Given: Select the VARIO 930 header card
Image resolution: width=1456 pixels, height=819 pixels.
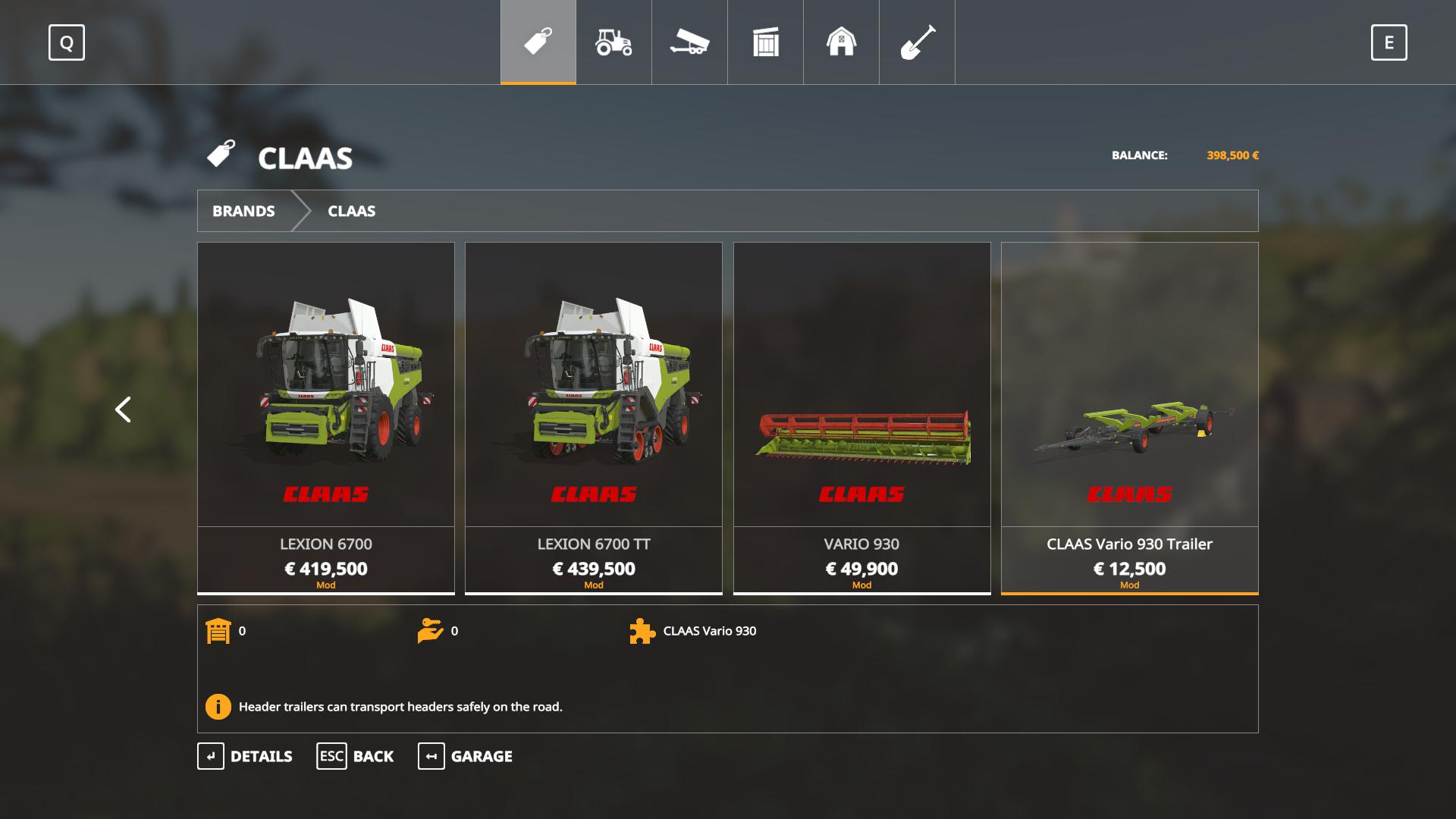Looking at the screenshot, I should [861, 417].
